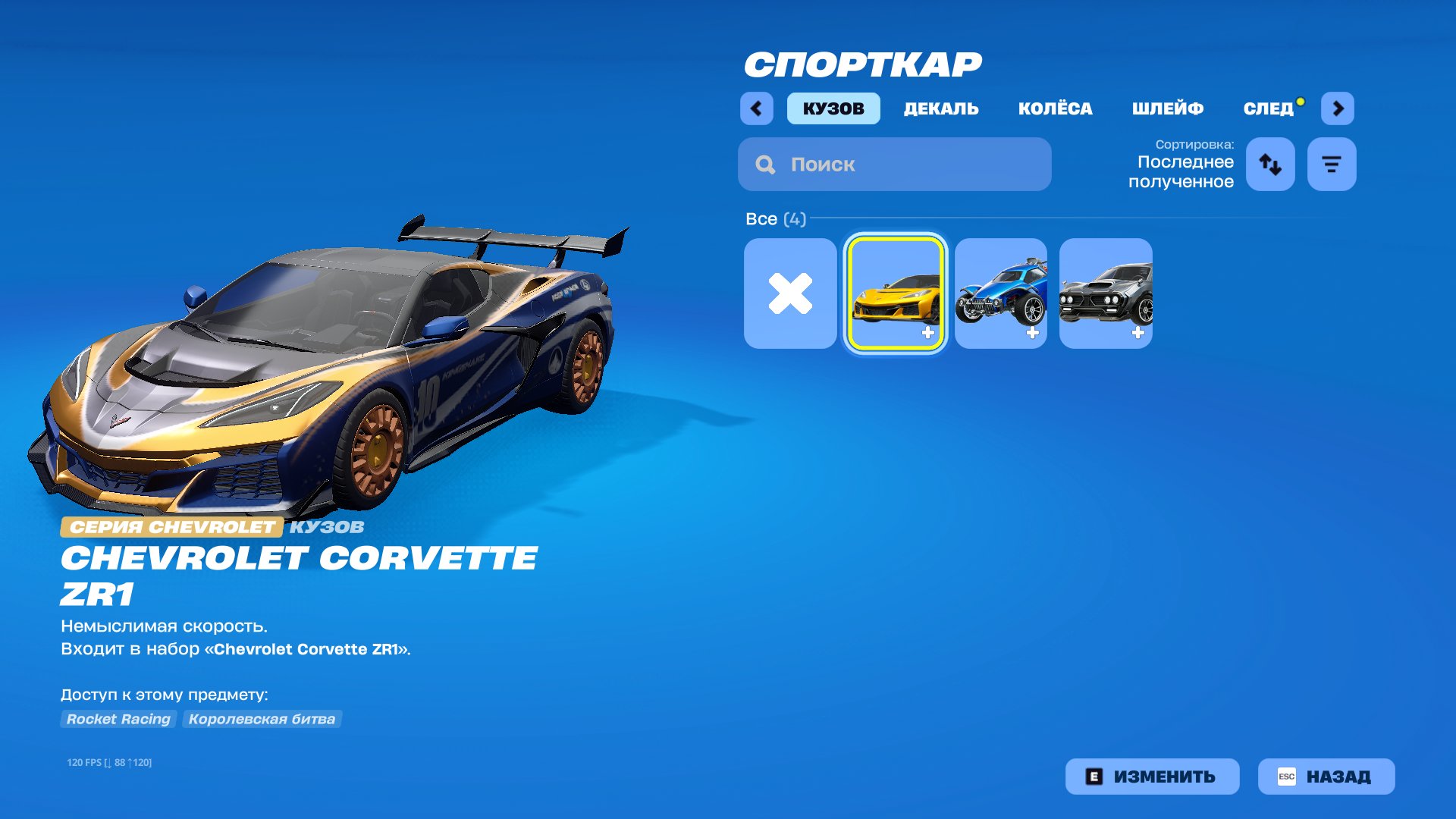Image resolution: width=1456 pixels, height=819 pixels.
Task: Open the filter options icon
Action: [x=1332, y=164]
